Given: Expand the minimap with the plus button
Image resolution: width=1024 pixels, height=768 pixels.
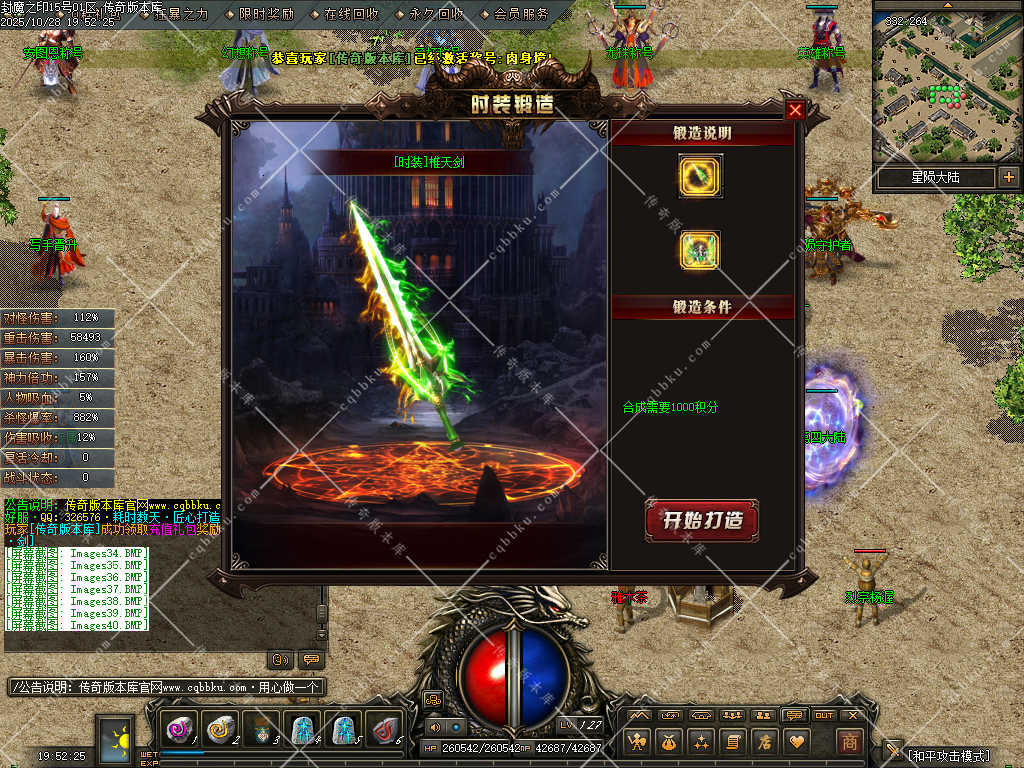Looking at the screenshot, I should pyautogui.click(x=1007, y=178).
